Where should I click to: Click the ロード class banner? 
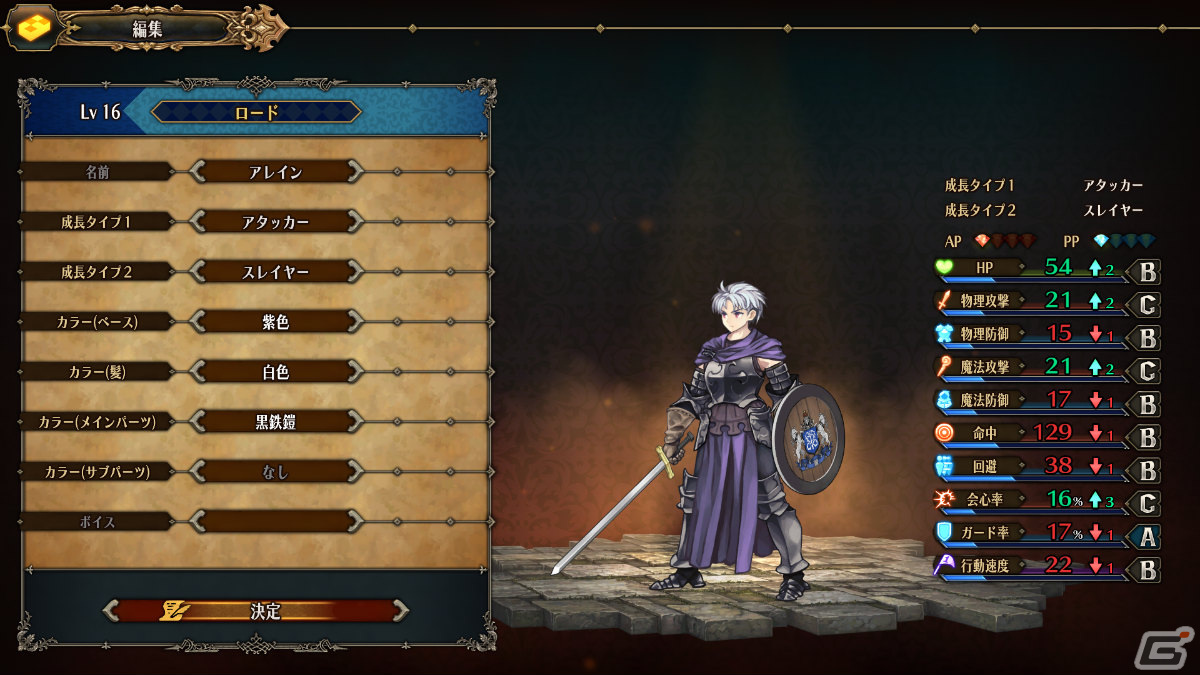point(256,112)
